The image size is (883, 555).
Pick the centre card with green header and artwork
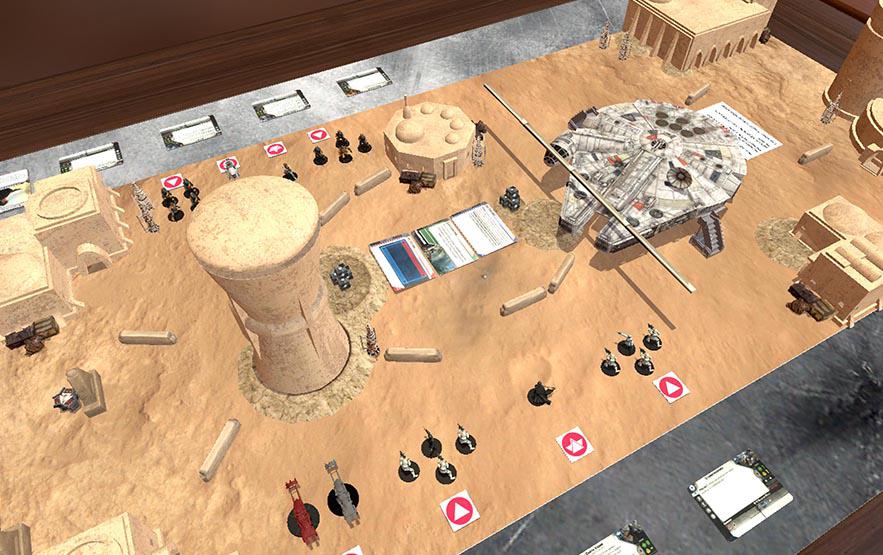445,248
